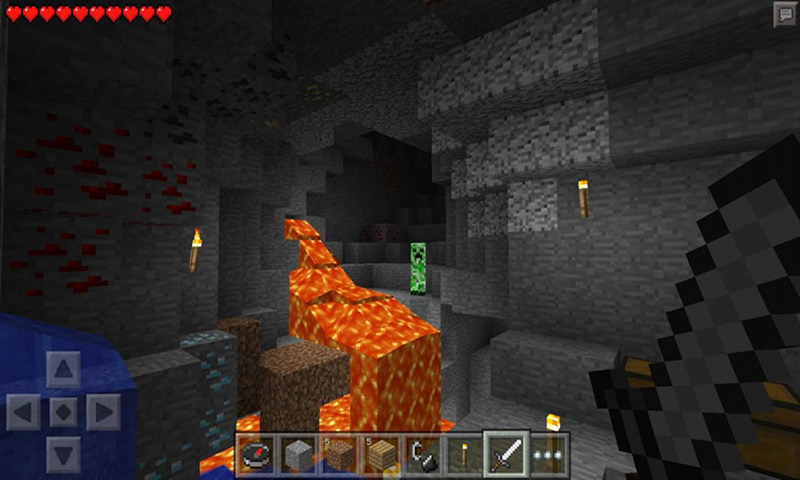This screenshot has width=800, height=480.
Task: Select the torch in the hotbar
Action: pyautogui.click(x=464, y=454)
